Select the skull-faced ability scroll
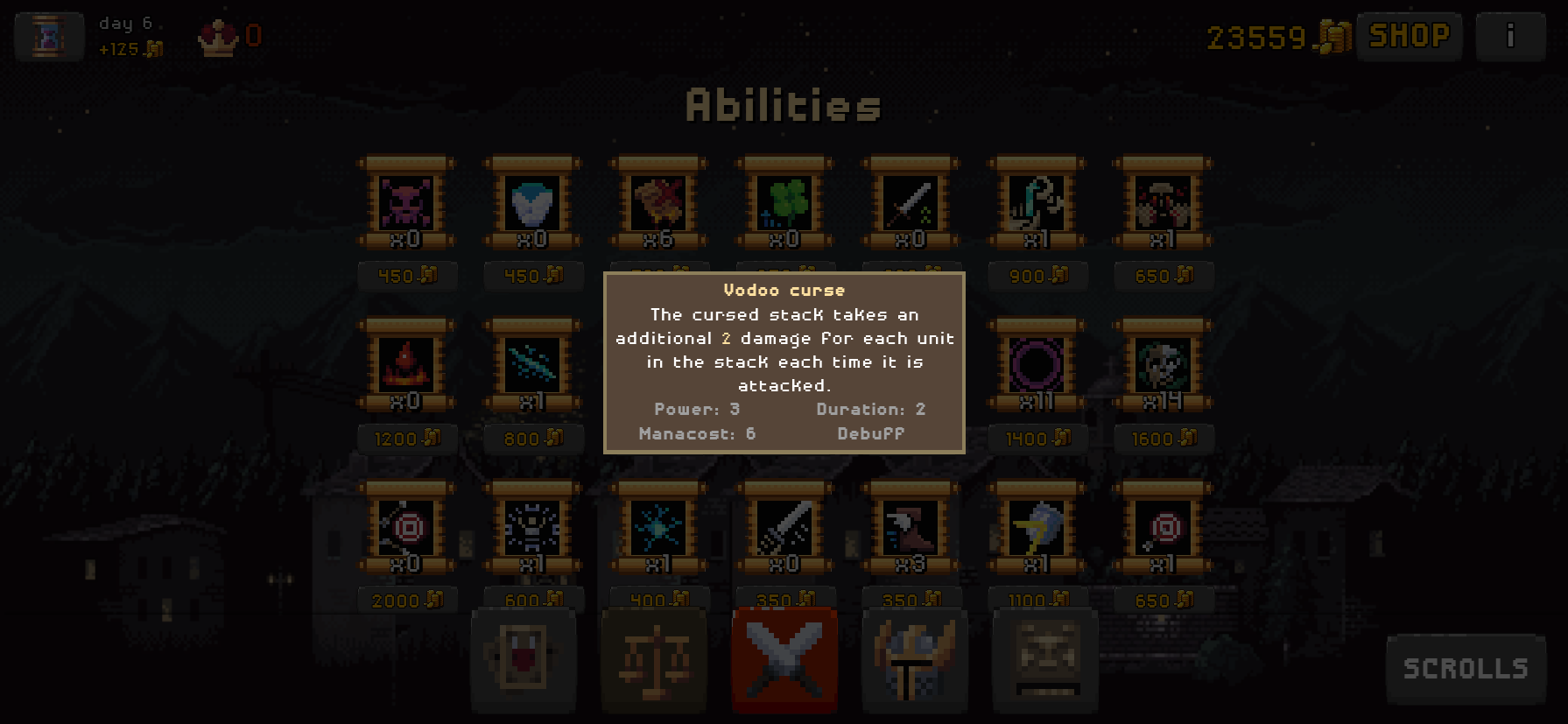 pos(1163,365)
